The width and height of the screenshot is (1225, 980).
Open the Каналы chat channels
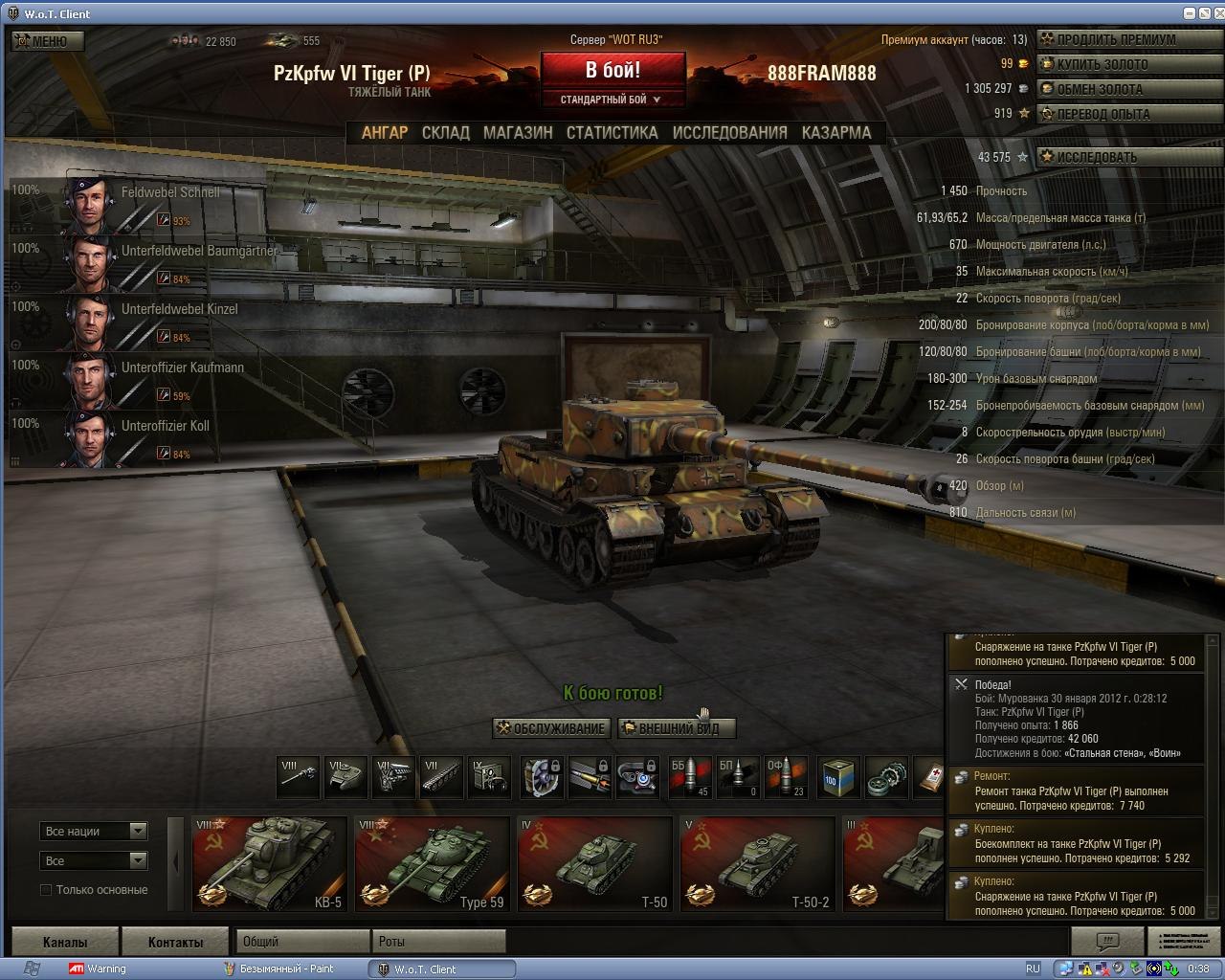click(x=65, y=942)
